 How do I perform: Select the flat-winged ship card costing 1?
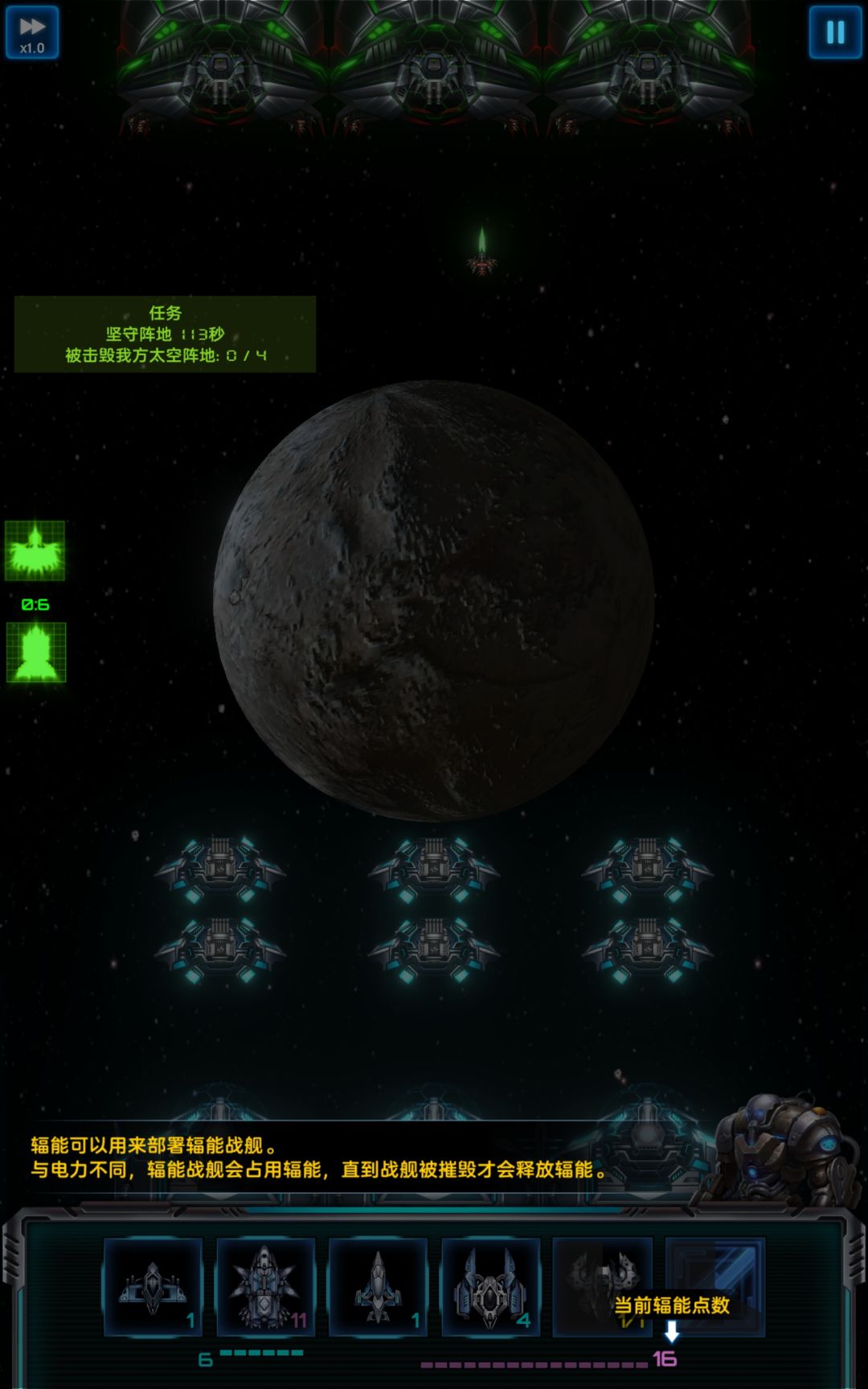[x=153, y=1286]
